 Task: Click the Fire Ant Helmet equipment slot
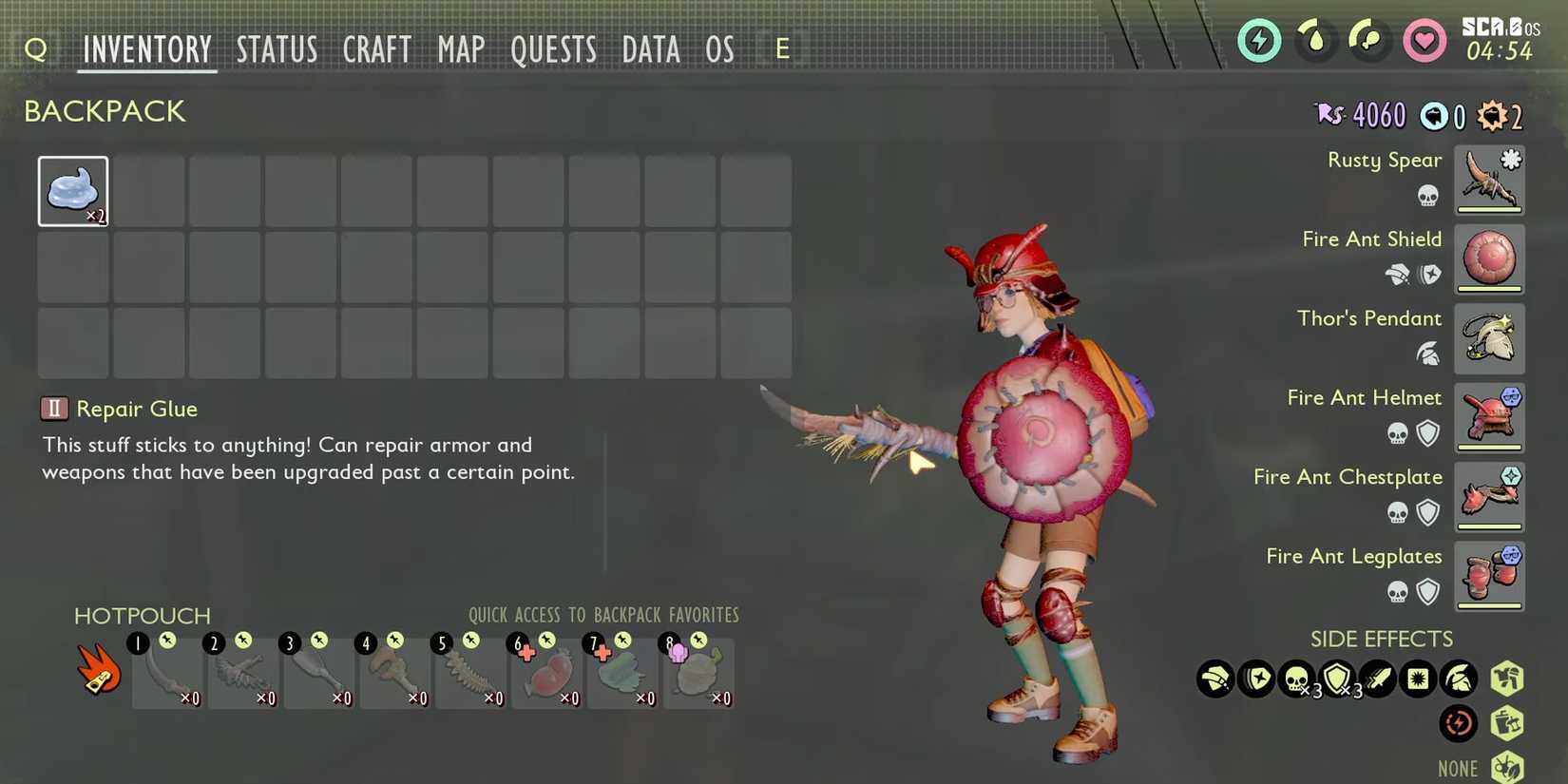(1489, 417)
